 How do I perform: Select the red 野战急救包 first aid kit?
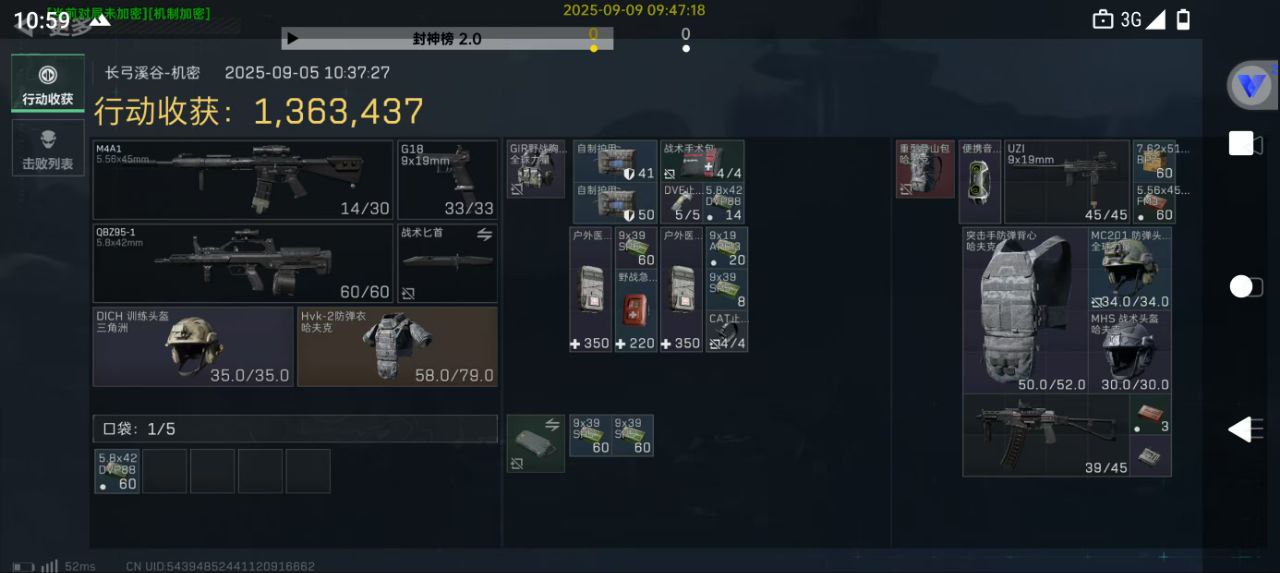pos(636,310)
